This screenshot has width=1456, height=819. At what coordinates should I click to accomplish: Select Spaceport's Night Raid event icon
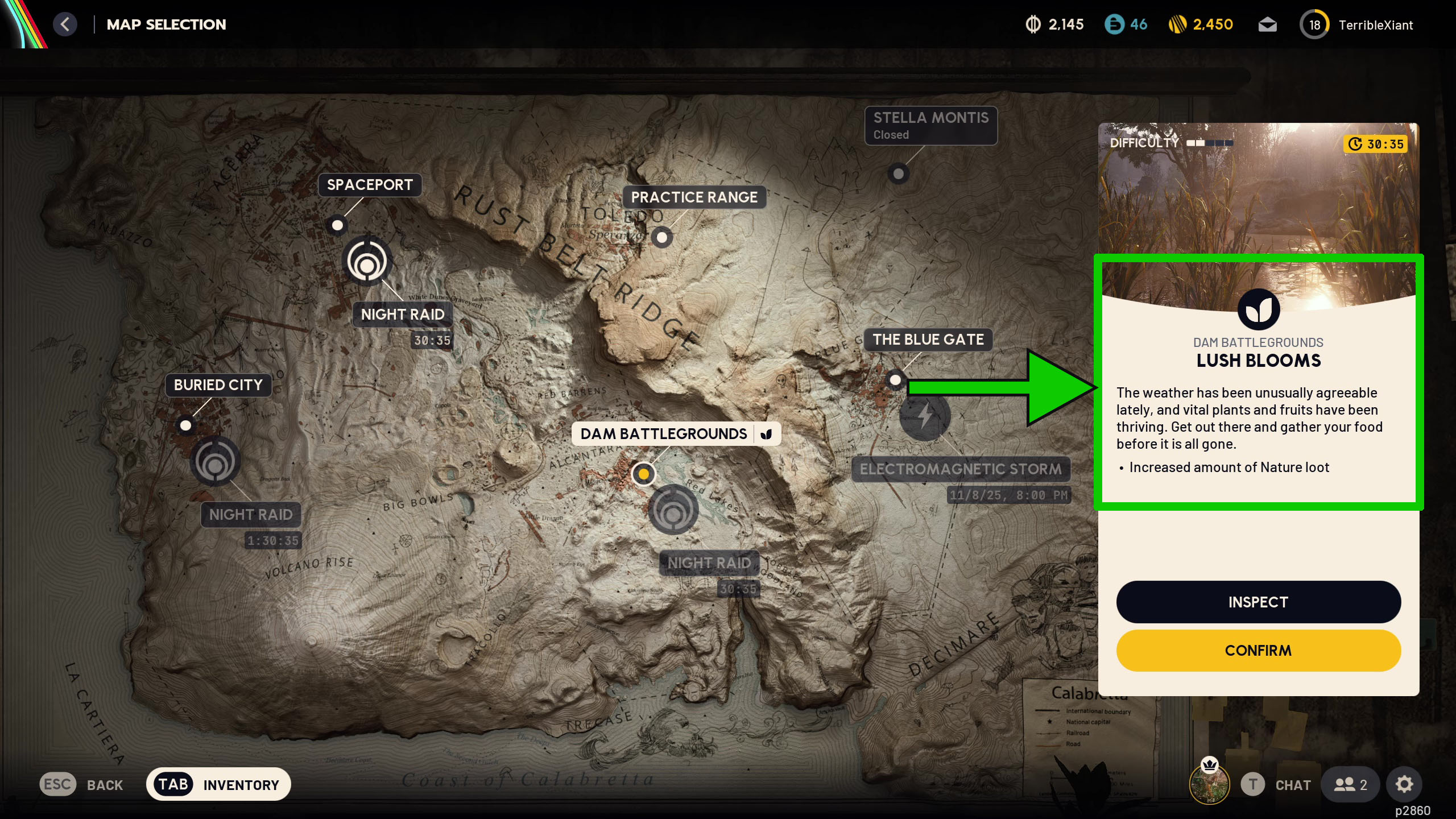coord(367,262)
